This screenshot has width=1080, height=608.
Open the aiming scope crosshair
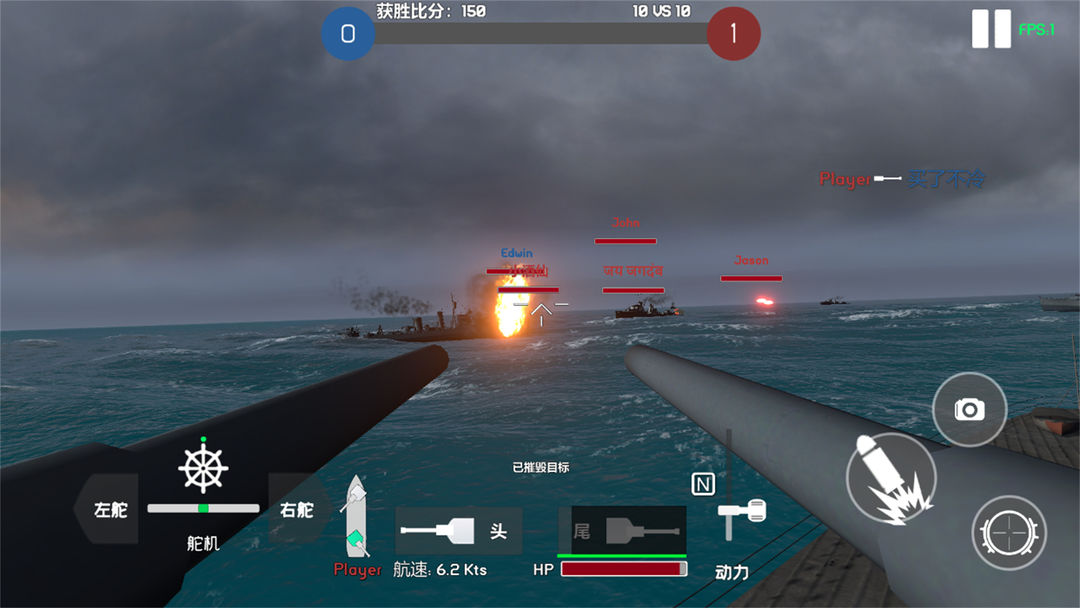coord(1008,532)
